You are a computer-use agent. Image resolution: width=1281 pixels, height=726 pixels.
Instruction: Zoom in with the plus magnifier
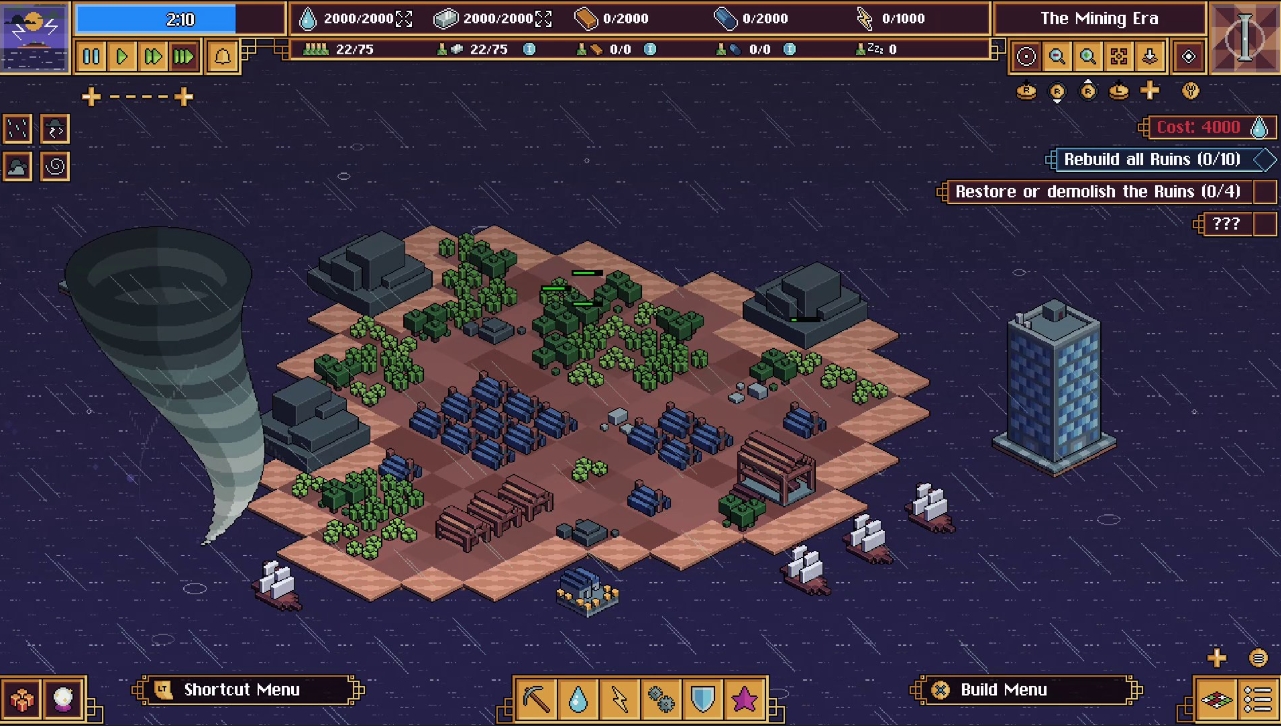click(x=1088, y=57)
